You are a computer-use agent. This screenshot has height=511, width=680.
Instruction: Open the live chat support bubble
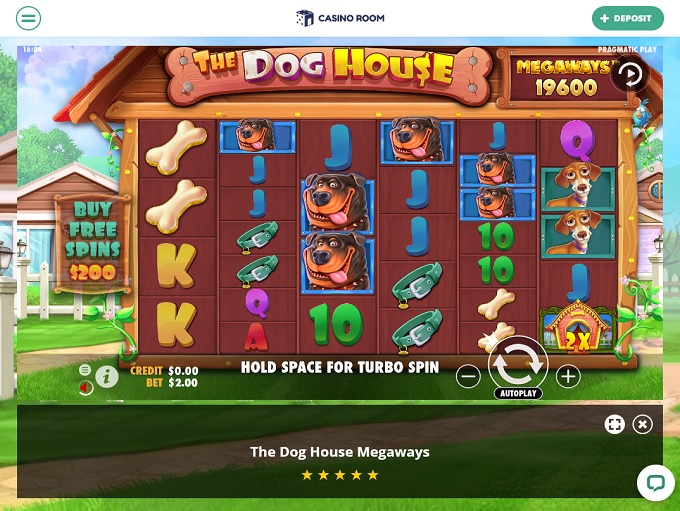pyautogui.click(x=655, y=482)
